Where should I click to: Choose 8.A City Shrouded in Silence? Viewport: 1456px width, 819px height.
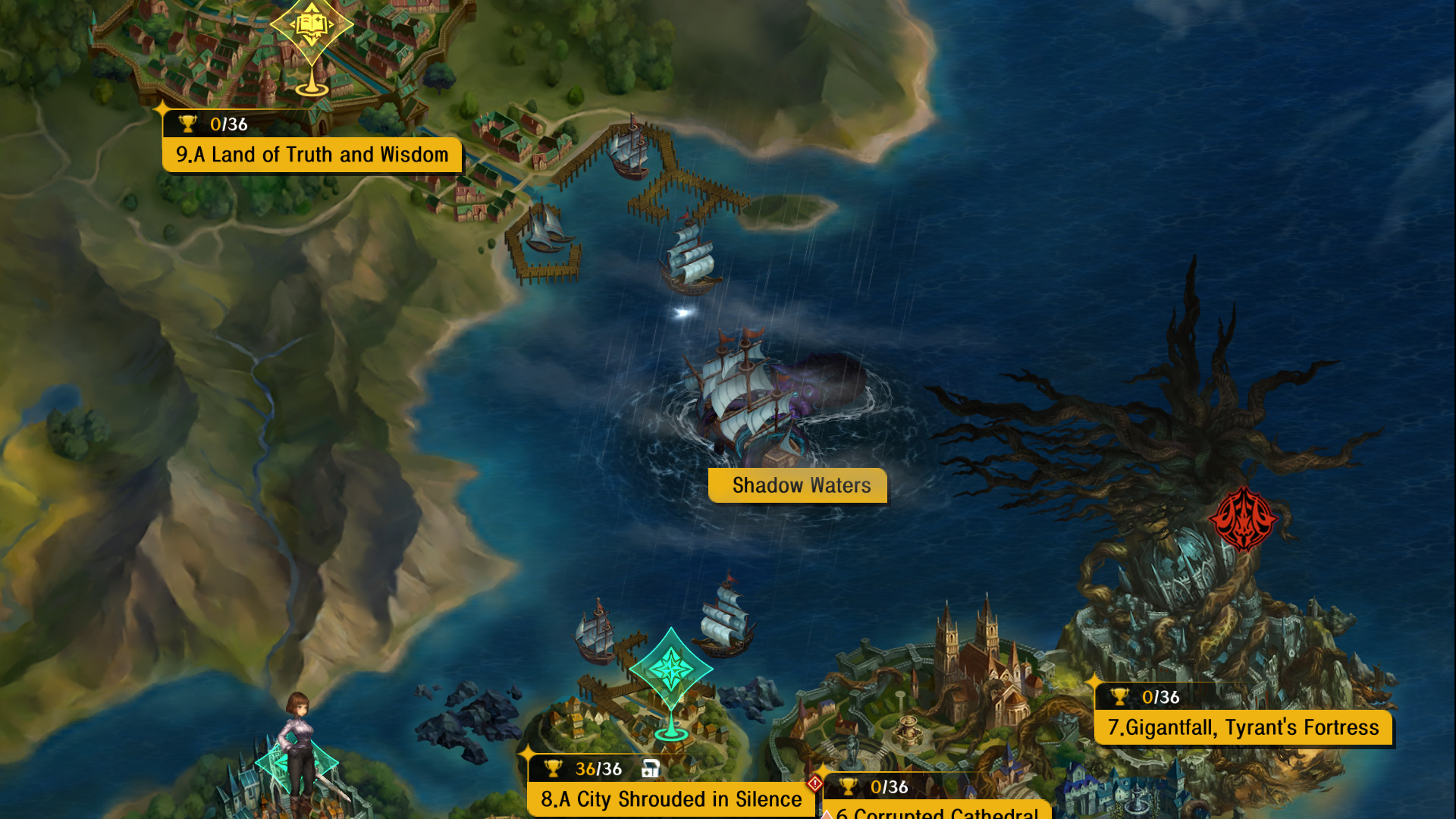(670, 799)
